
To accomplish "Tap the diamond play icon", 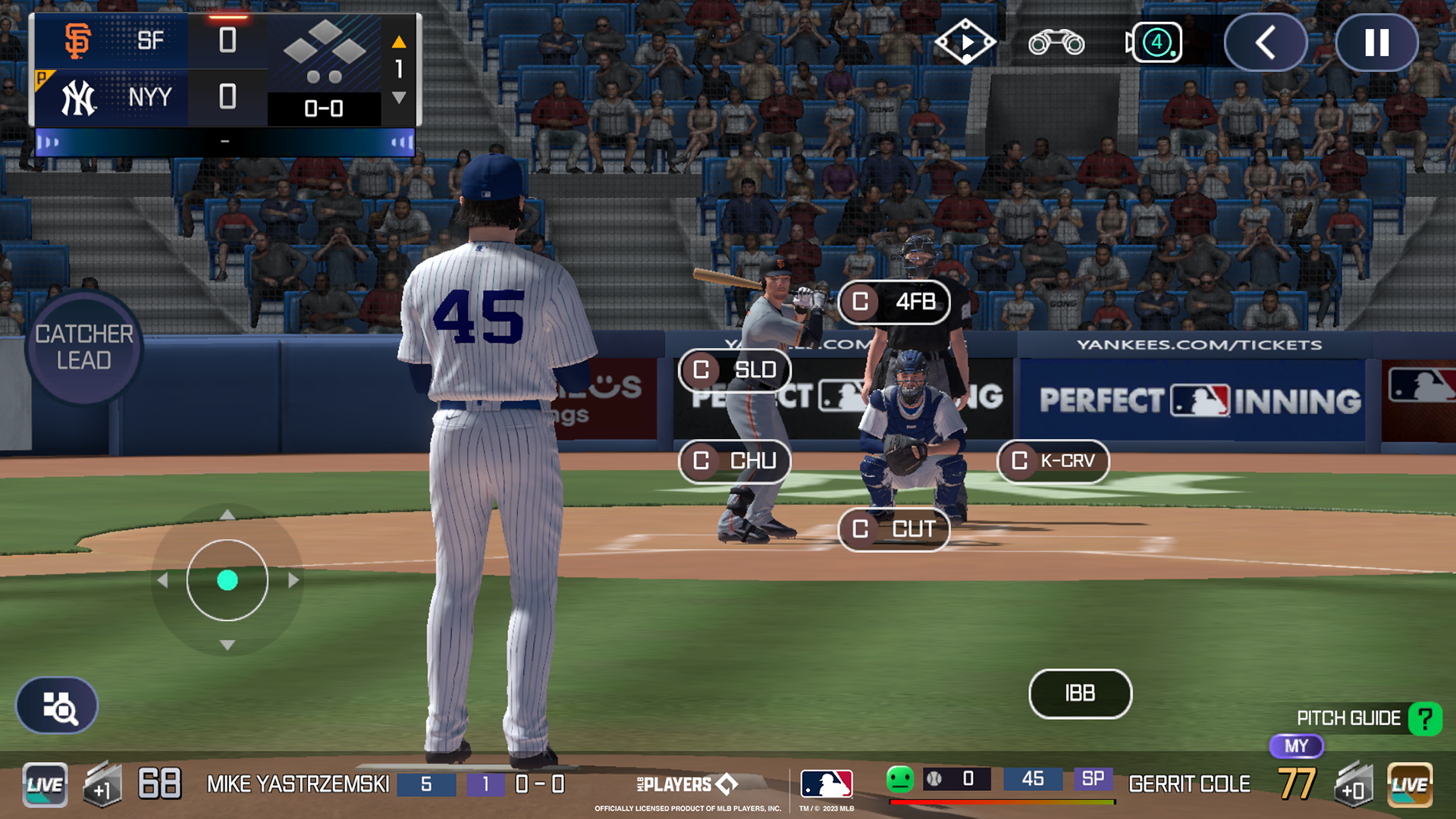I will [x=965, y=43].
